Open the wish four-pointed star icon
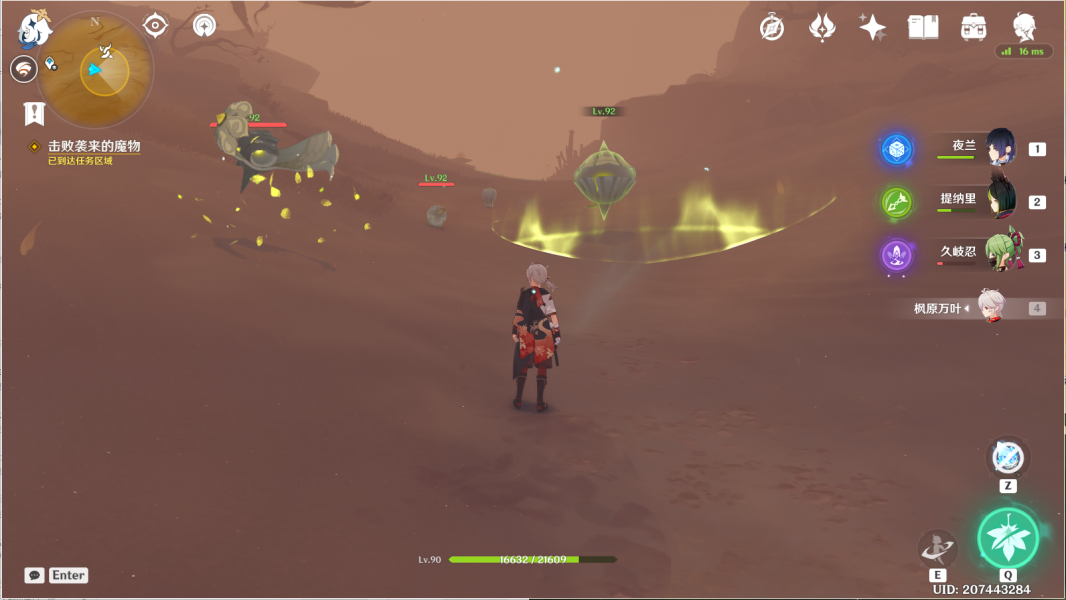The width and height of the screenshot is (1066, 600). click(x=872, y=27)
